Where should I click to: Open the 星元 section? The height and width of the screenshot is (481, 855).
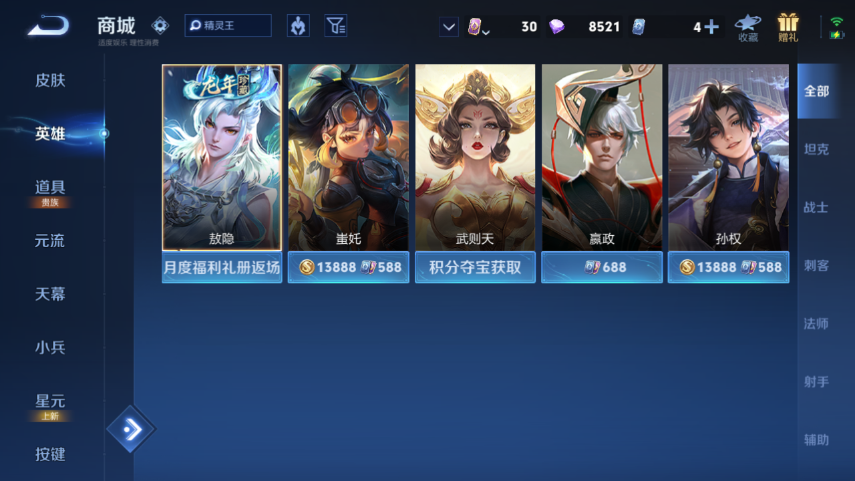[x=50, y=402]
